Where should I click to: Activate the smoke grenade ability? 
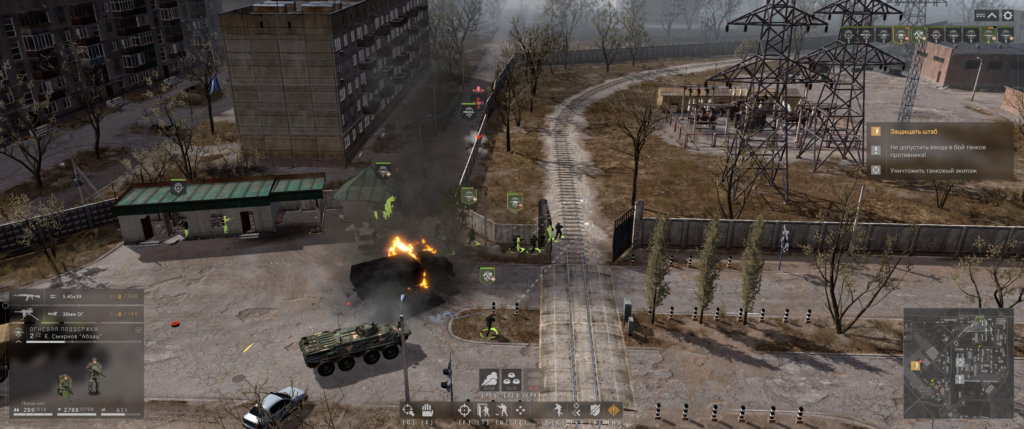tap(489, 380)
